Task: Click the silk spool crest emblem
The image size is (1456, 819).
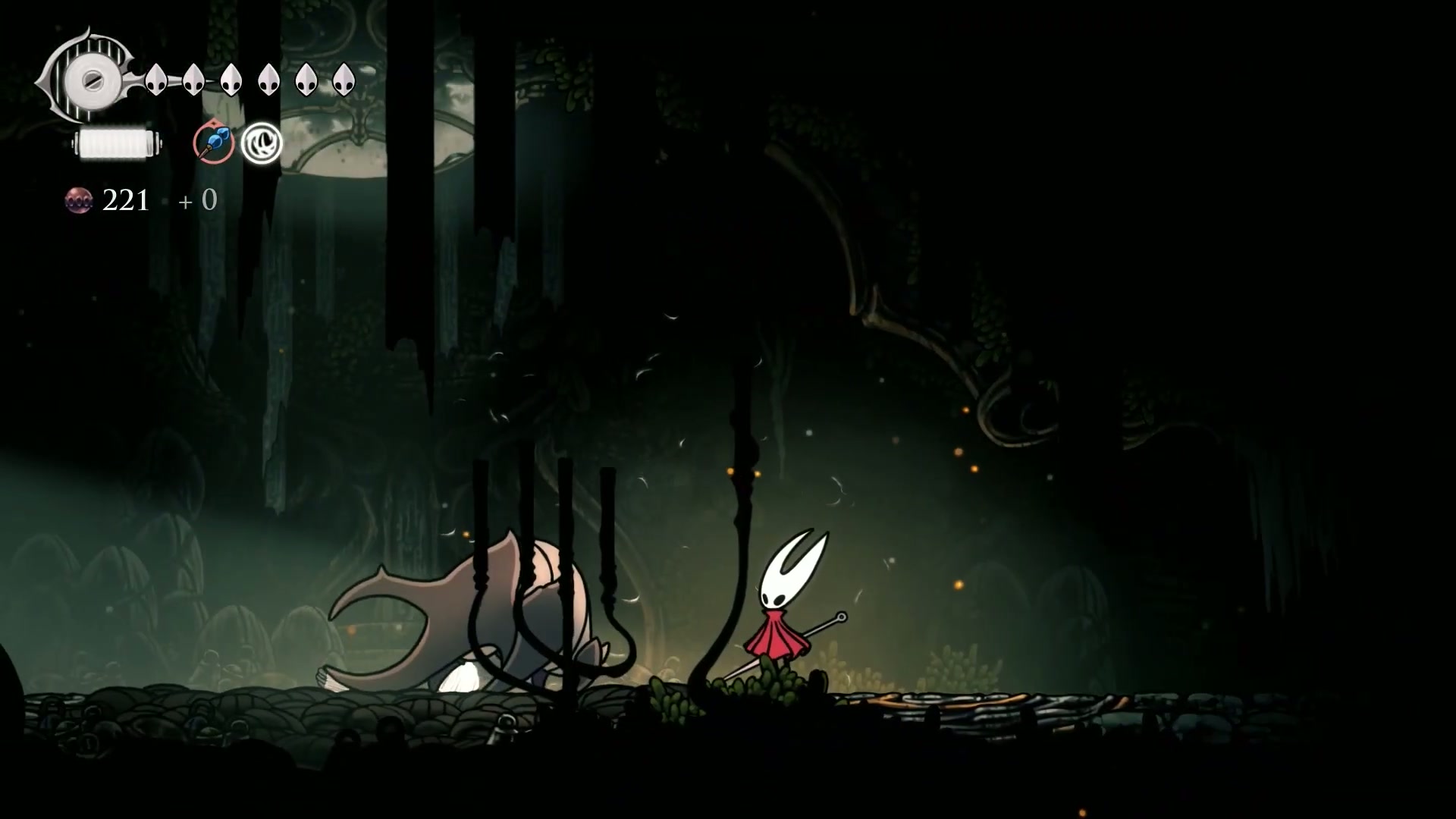Action: point(90,78)
